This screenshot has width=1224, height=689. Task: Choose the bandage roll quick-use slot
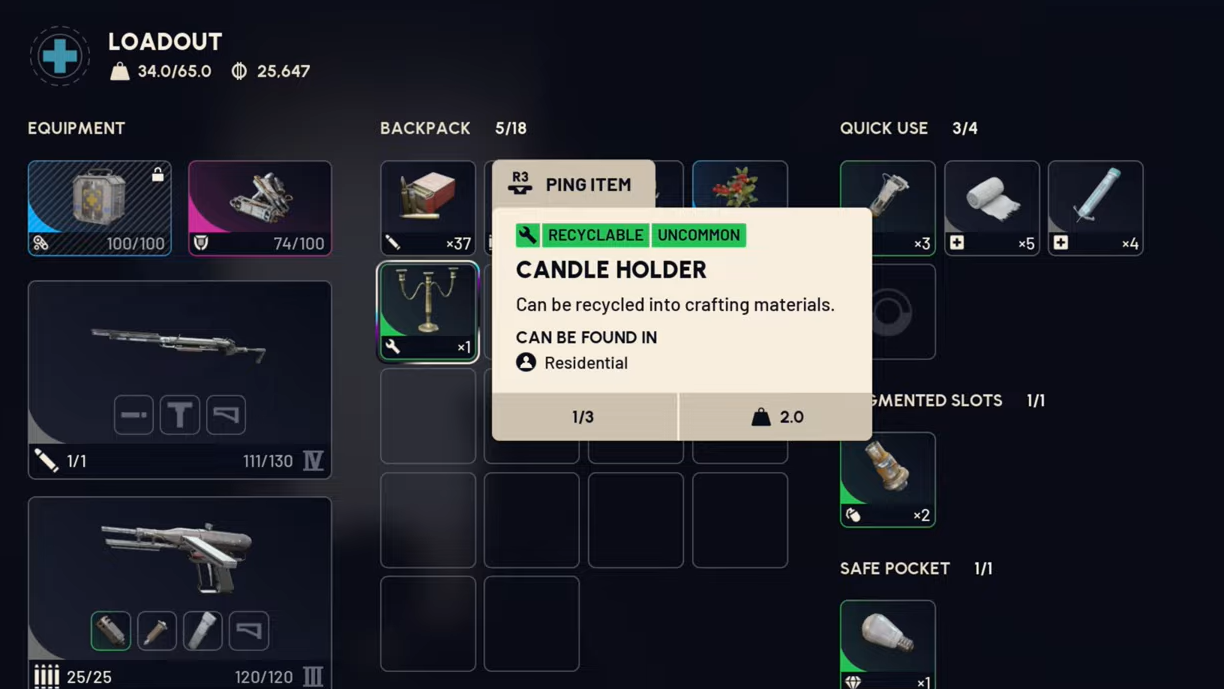click(991, 207)
